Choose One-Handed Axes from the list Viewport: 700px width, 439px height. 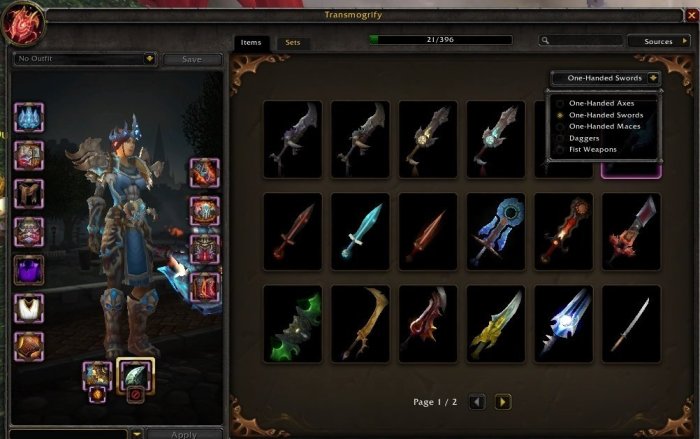(x=600, y=104)
